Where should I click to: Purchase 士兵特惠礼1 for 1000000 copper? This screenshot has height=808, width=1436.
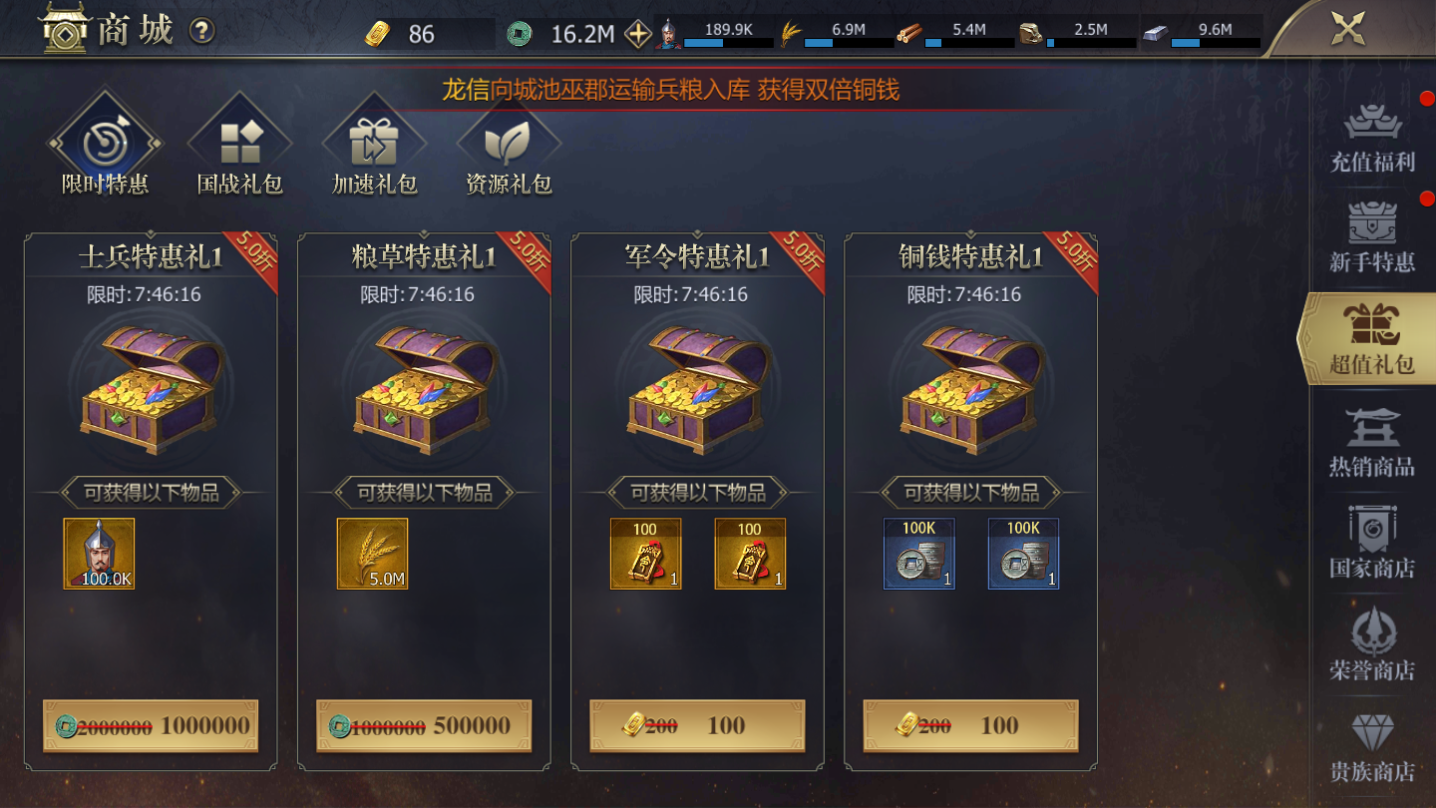pyautogui.click(x=148, y=726)
